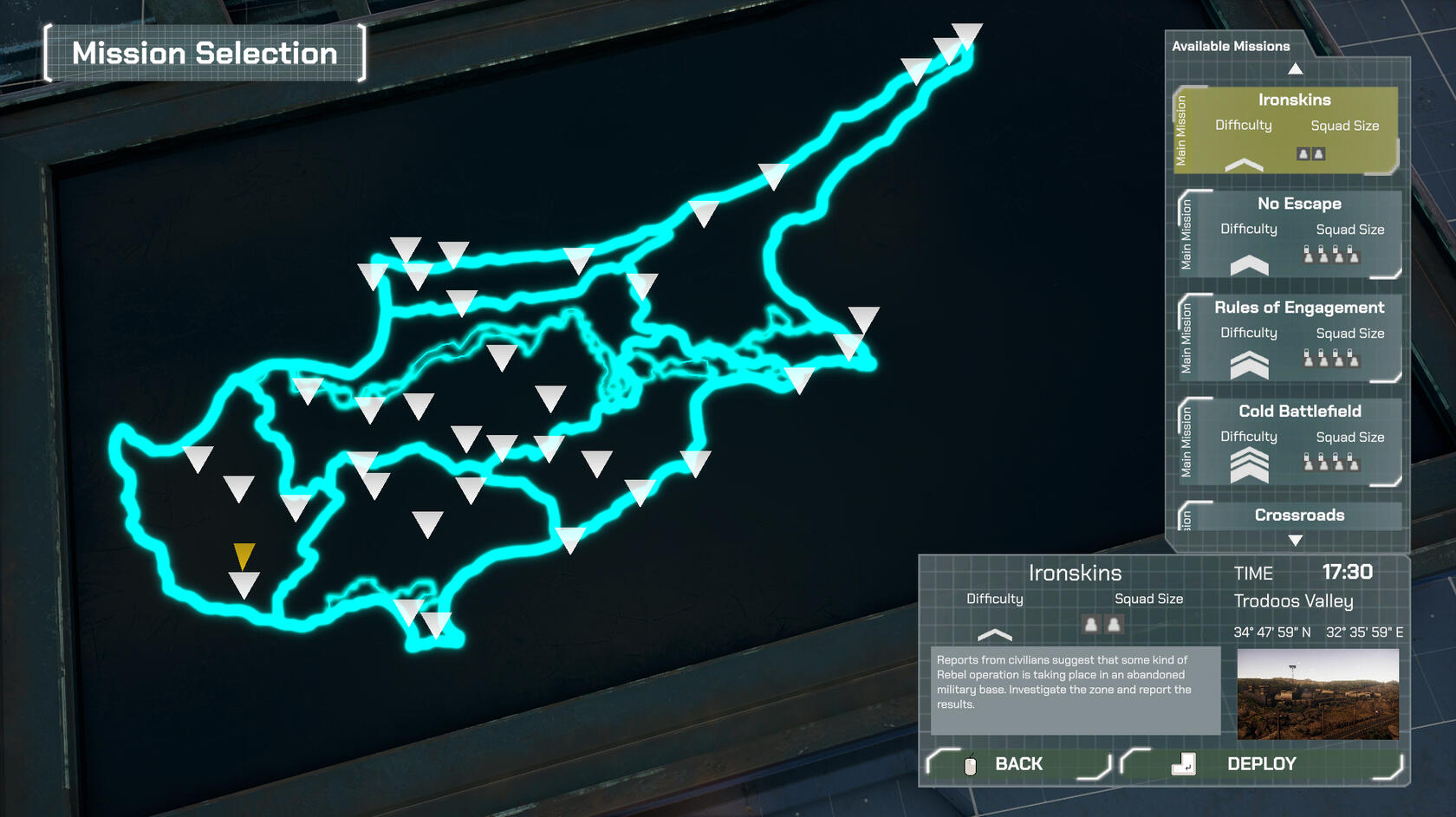Click the mission list down arrow
Image resolution: width=1456 pixels, height=817 pixels.
pos(1295,541)
